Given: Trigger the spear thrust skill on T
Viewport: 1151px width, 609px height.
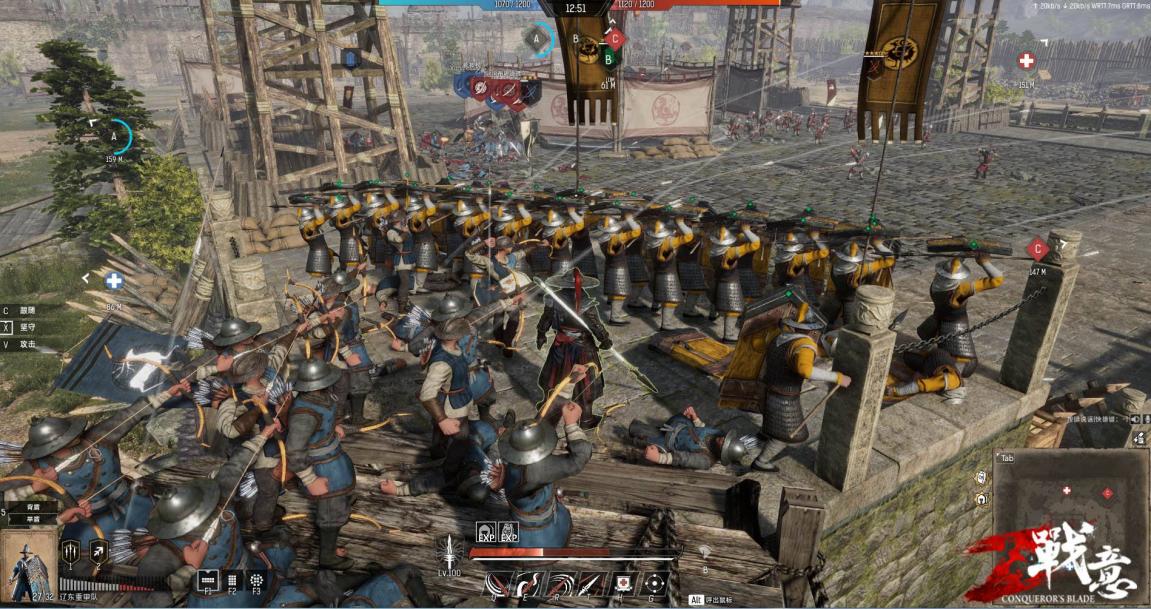Looking at the screenshot, I should [592, 582].
